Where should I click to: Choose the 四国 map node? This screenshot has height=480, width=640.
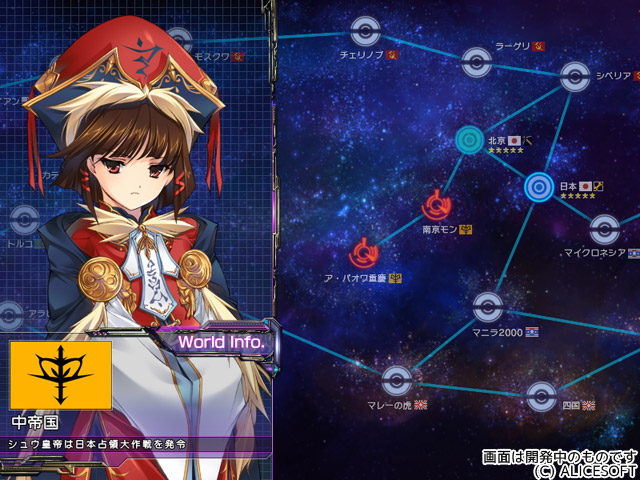pos(540,394)
